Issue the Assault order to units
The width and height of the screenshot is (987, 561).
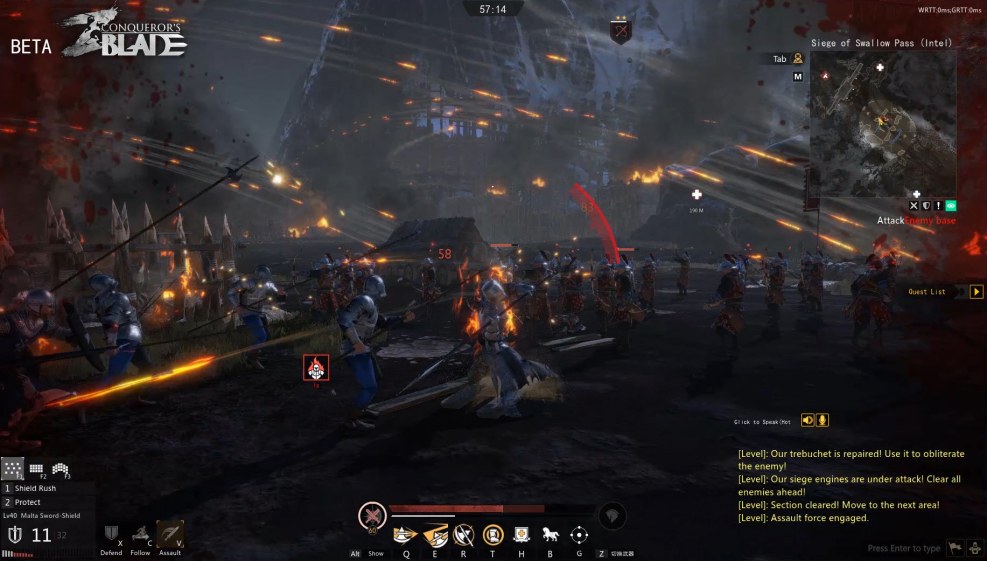click(x=169, y=534)
